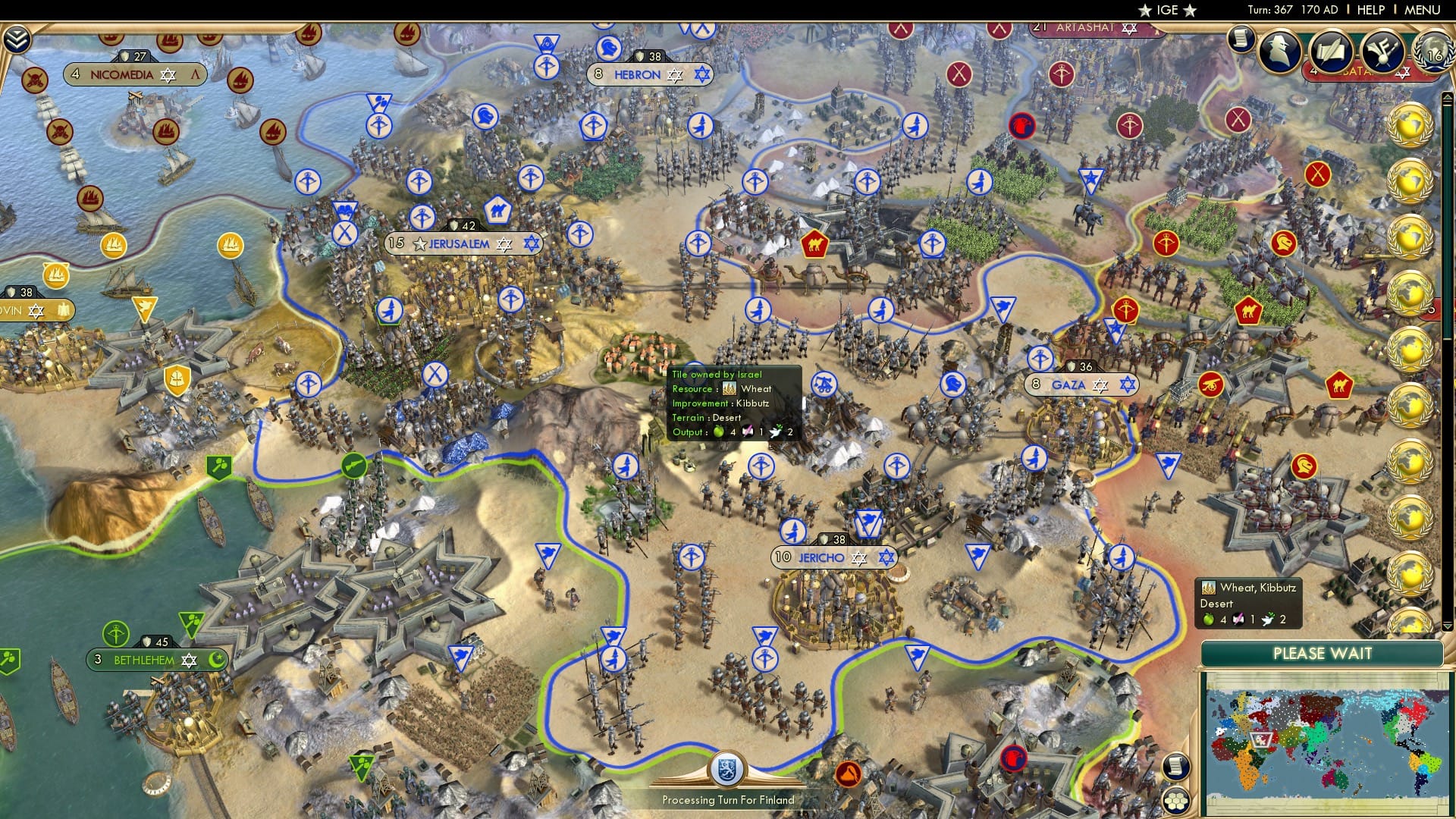Click the topmost gold medal notification on right edge
This screenshot has height=819, width=1456.
1412,125
